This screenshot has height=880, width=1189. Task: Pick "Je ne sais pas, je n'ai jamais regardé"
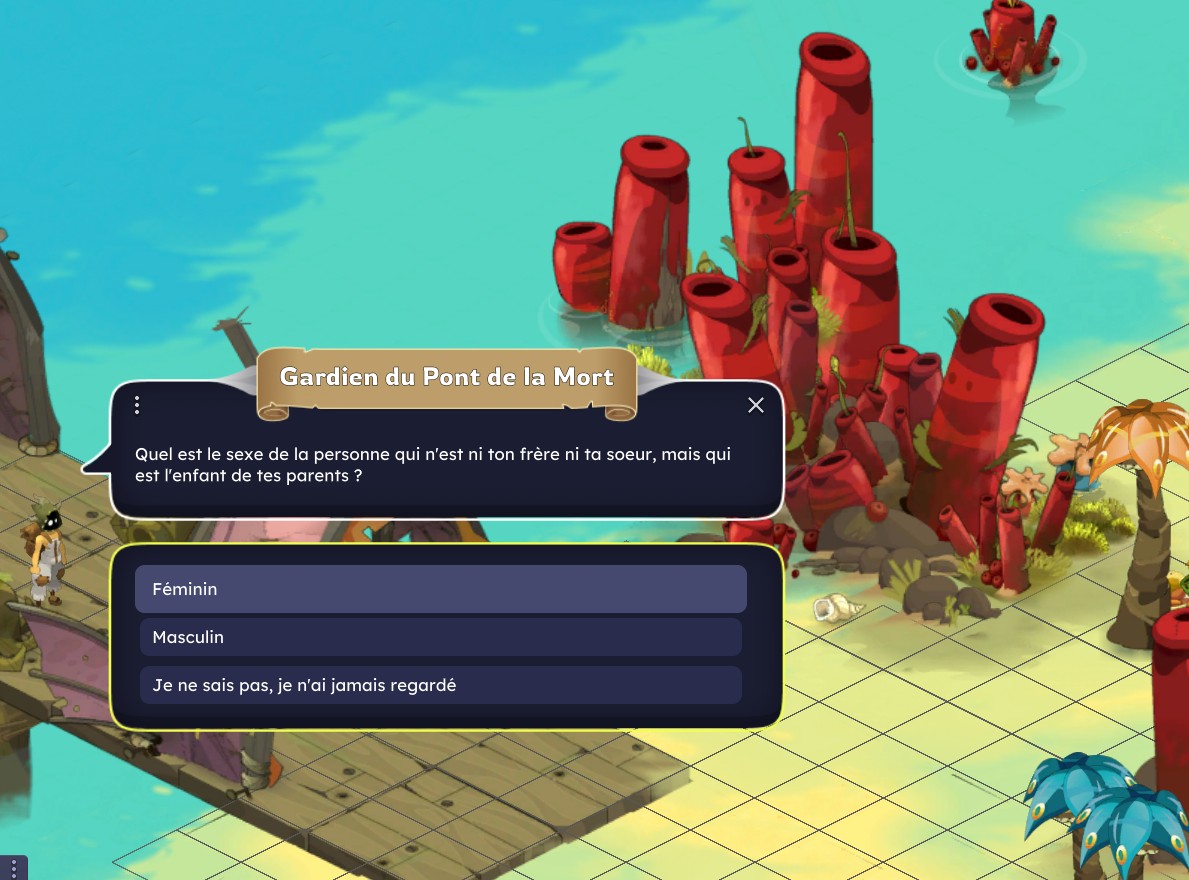coord(440,685)
